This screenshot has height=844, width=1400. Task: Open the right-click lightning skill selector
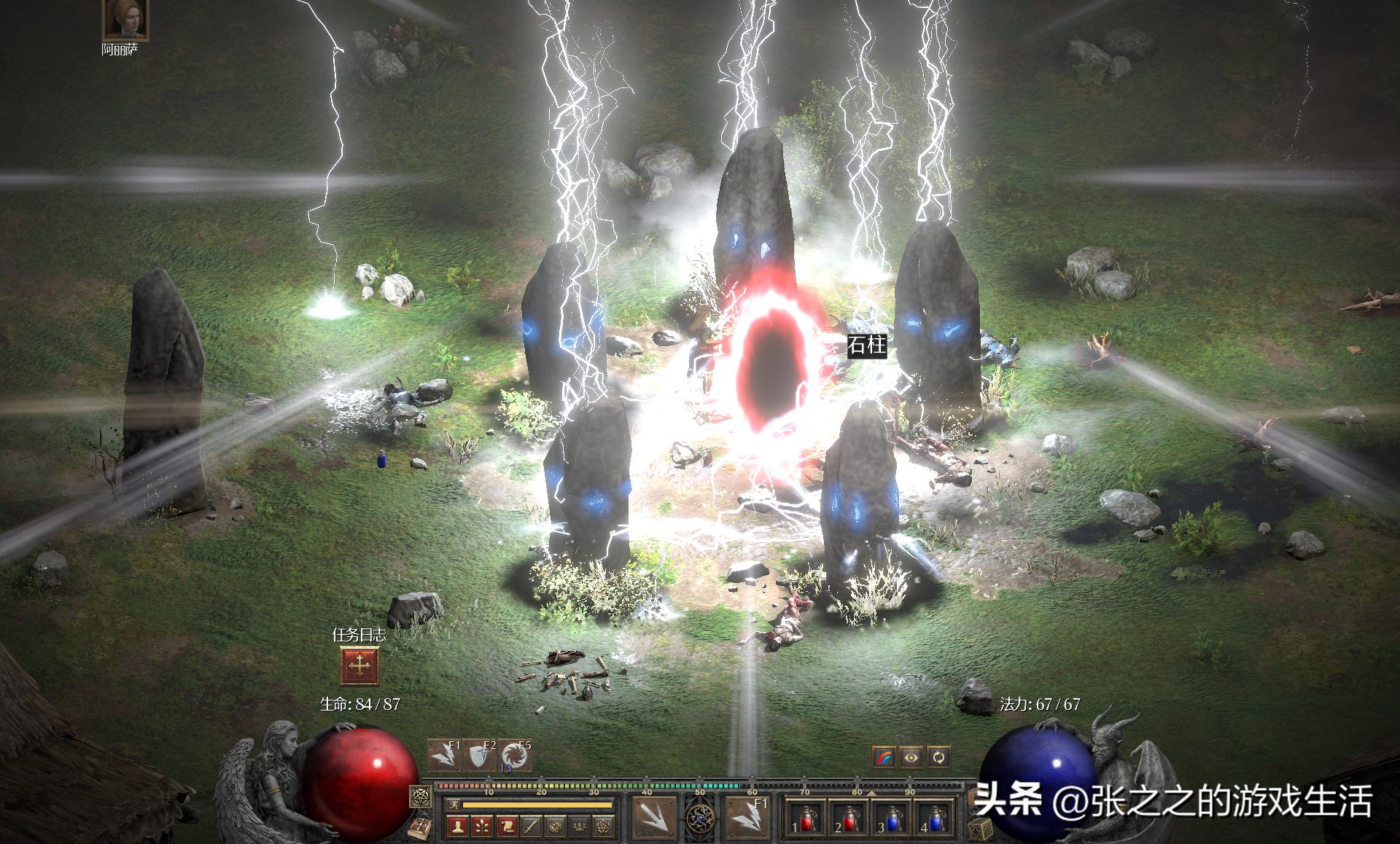pos(746,816)
